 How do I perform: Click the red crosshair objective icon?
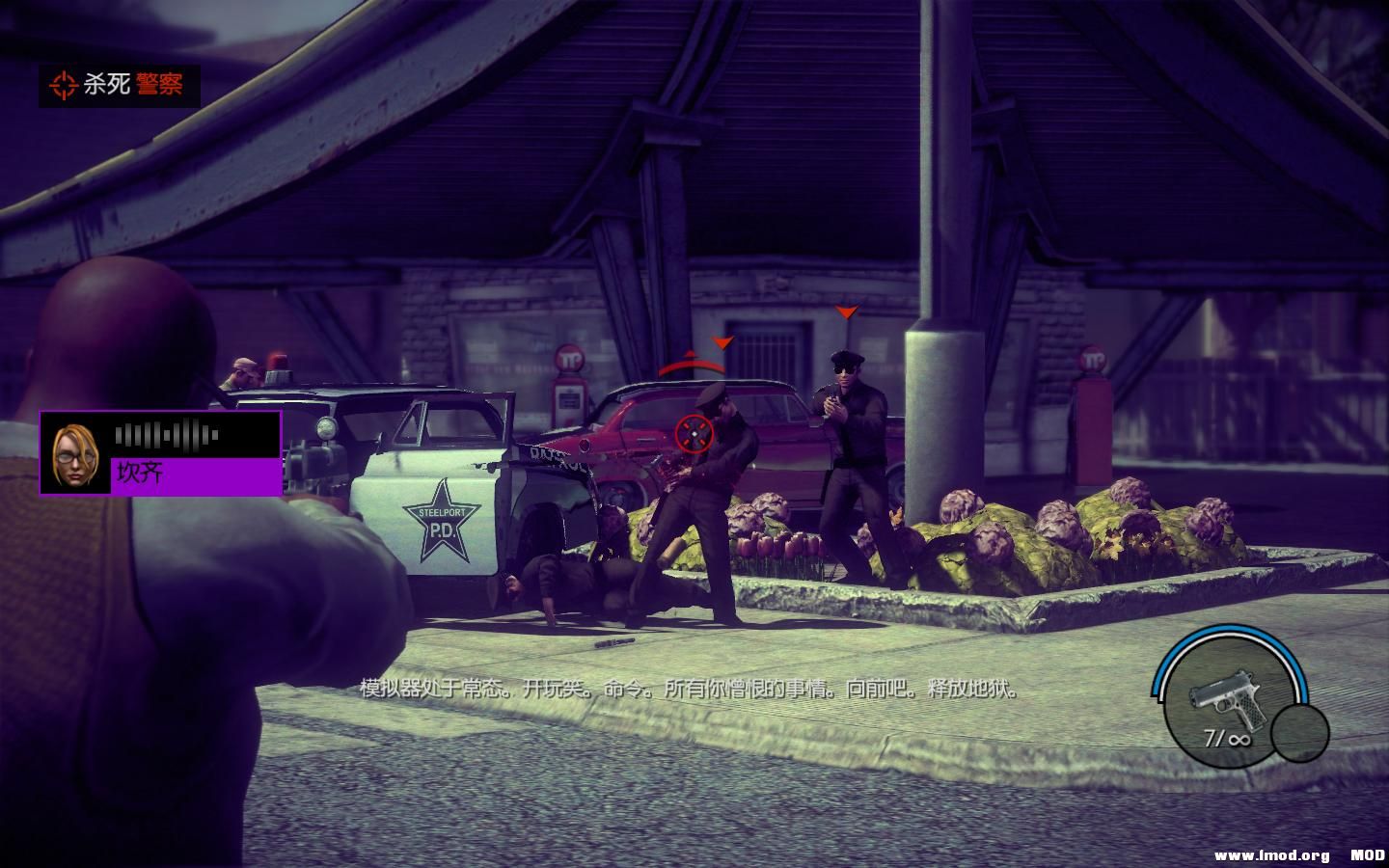click(x=64, y=87)
